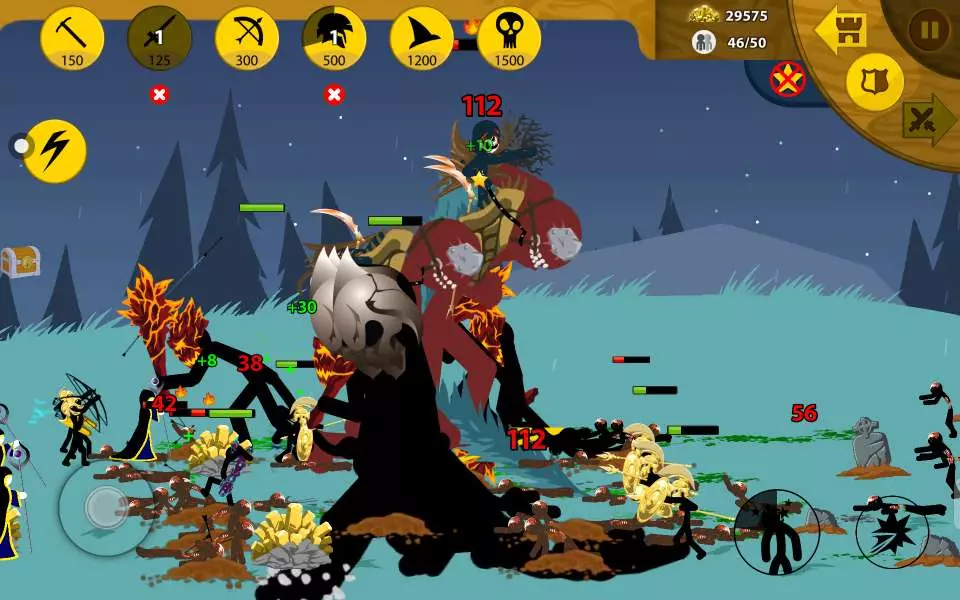Queue a Swordwrath unit costing 125

click(159, 37)
